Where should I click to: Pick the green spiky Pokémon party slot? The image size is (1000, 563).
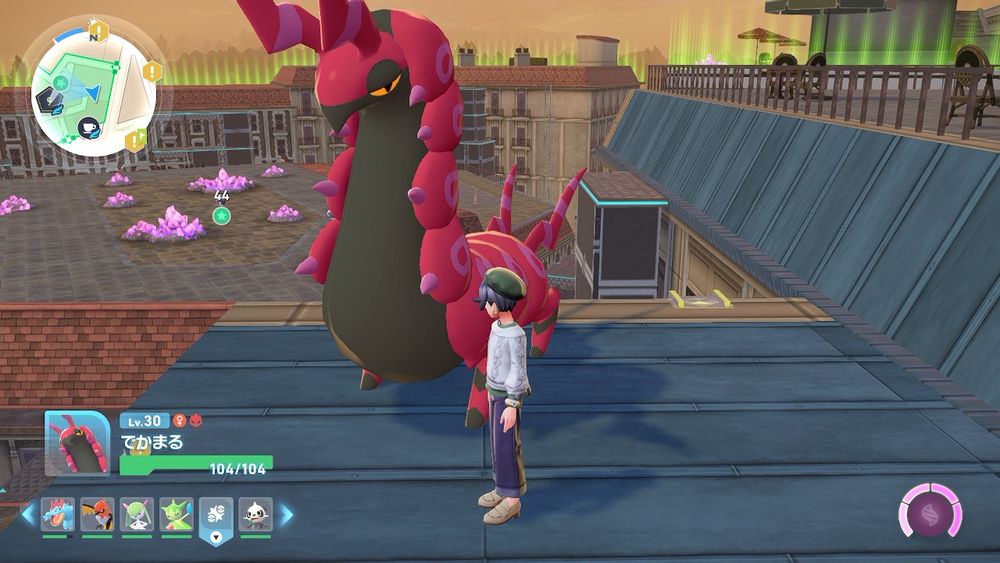pos(176,515)
